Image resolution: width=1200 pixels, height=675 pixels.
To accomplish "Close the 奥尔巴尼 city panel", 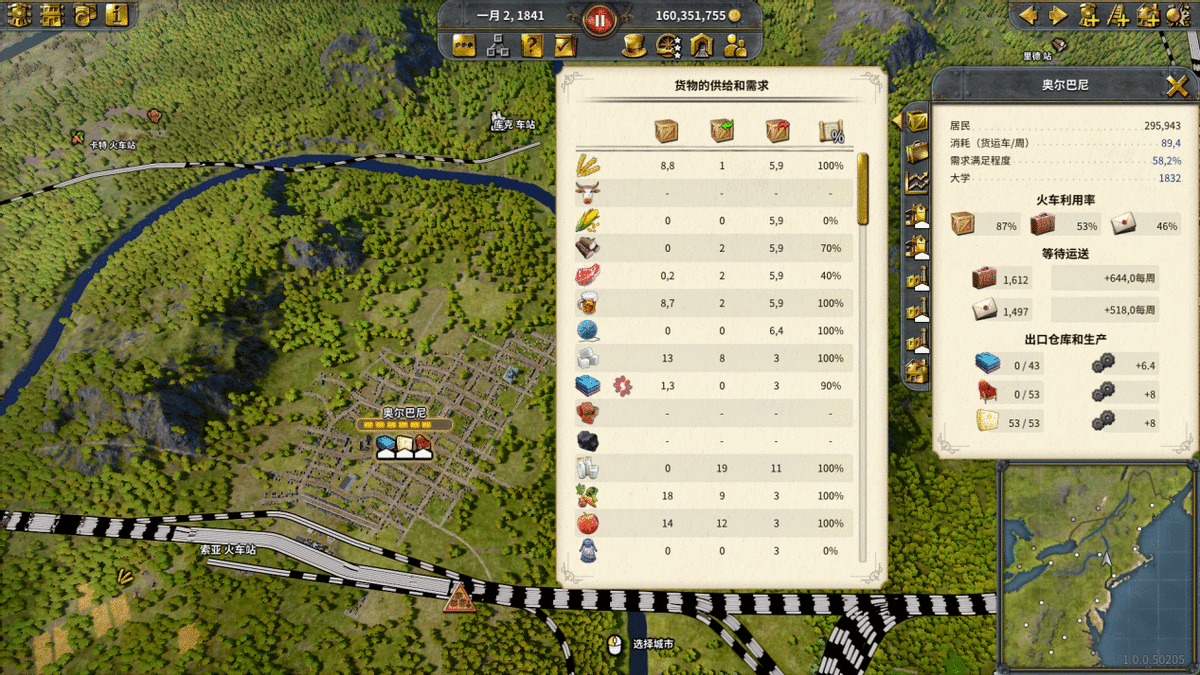I will (1177, 86).
